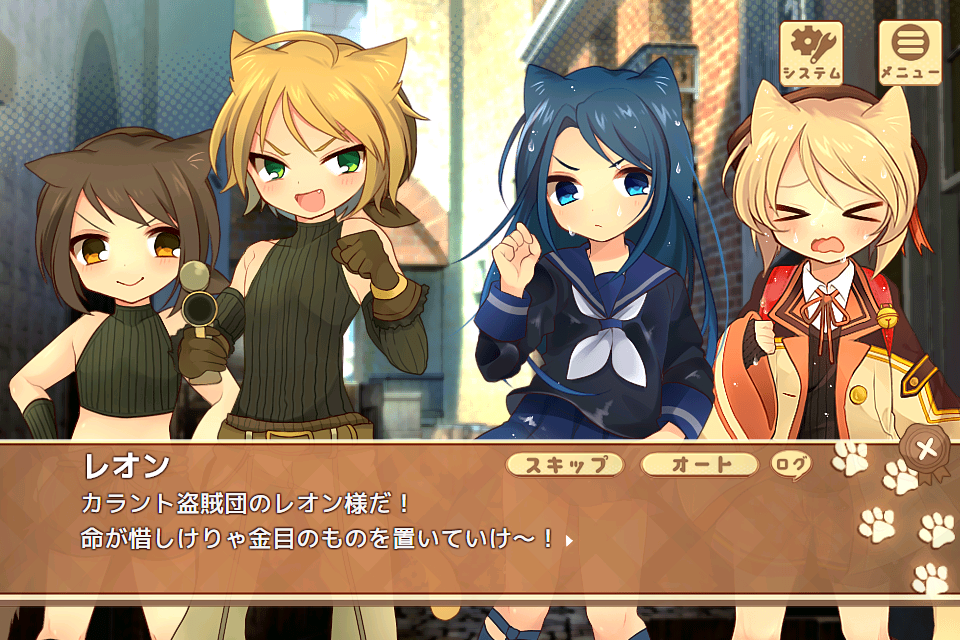Skip dialogue with the スキップ button
Viewport: 960px width, 640px height.
pyautogui.click(x=565, y=464)
